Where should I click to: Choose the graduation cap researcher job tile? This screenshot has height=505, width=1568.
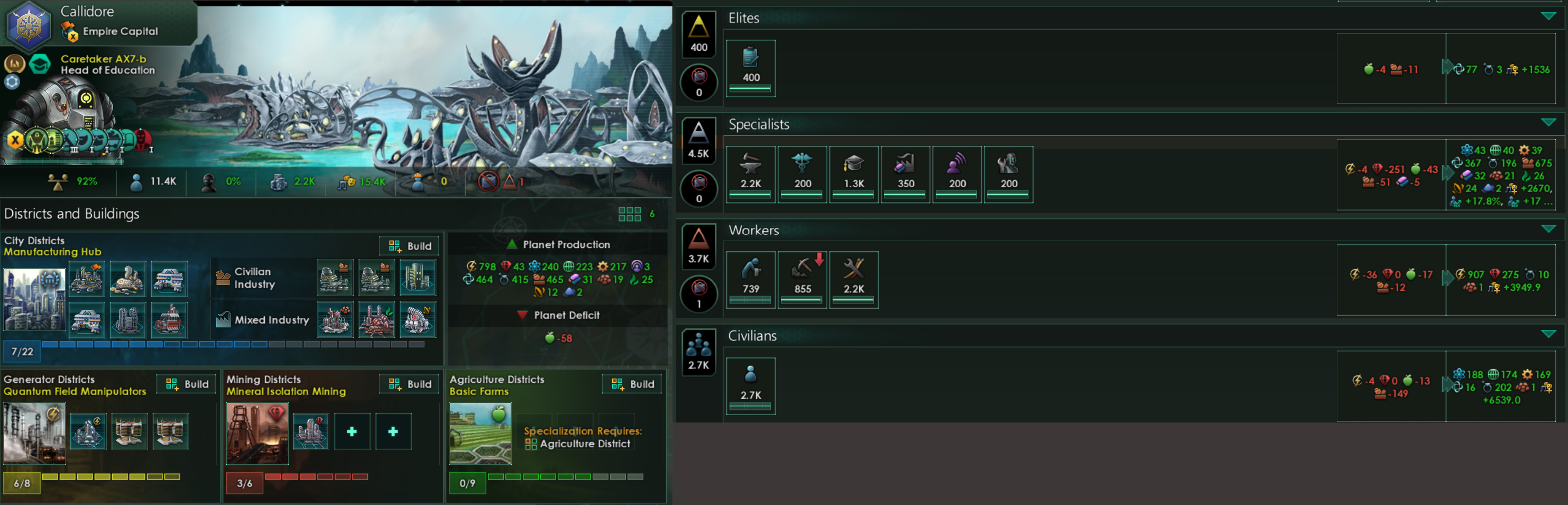(853, 173)
